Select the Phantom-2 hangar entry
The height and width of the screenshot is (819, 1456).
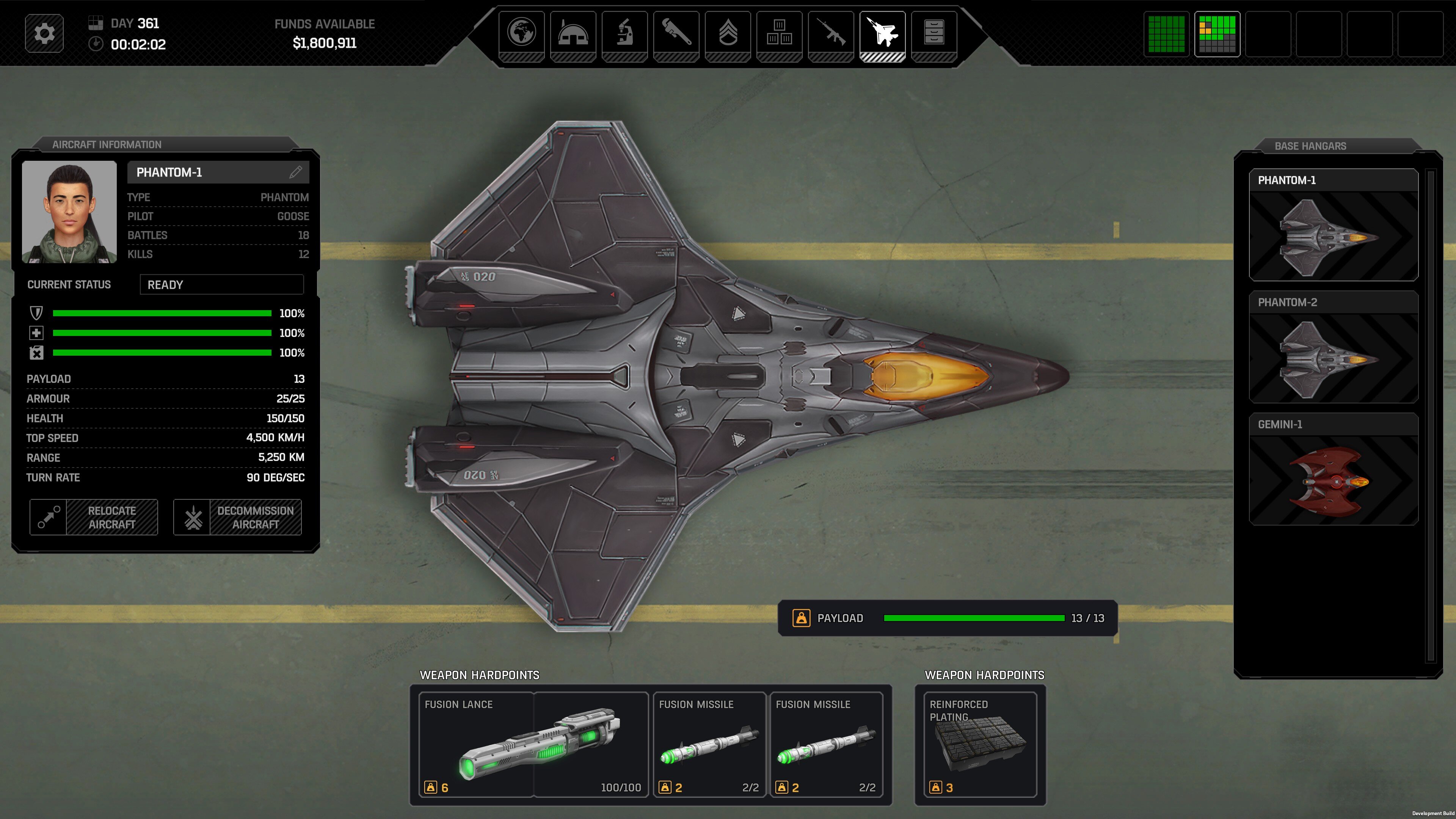[x=1333, y=347]
